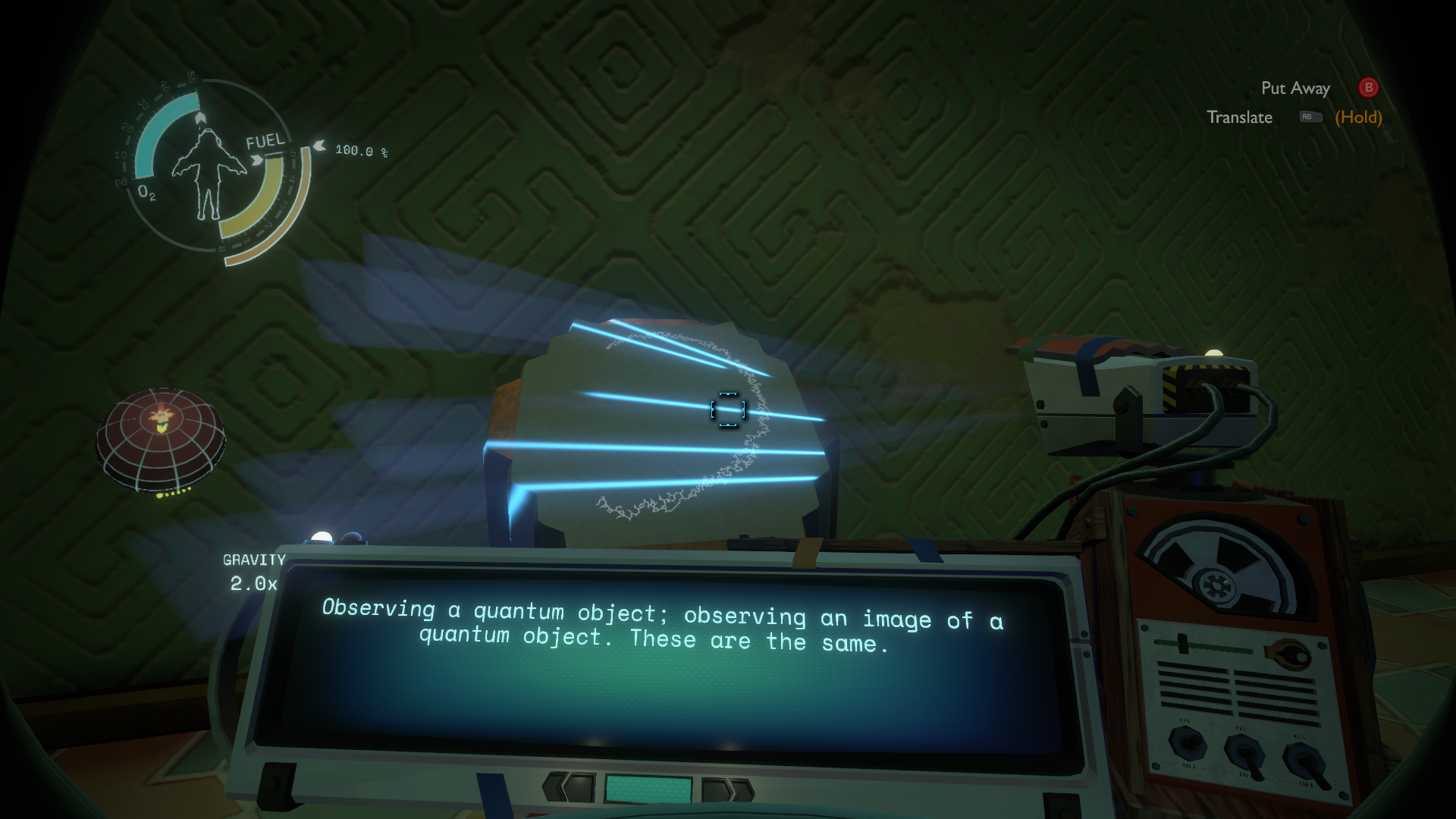Image resolution: width=1456 pixels, height=819 pixels.
Task: Flip the leftmost ON/OFF switch on the radio
Action: click(1187, 745)
